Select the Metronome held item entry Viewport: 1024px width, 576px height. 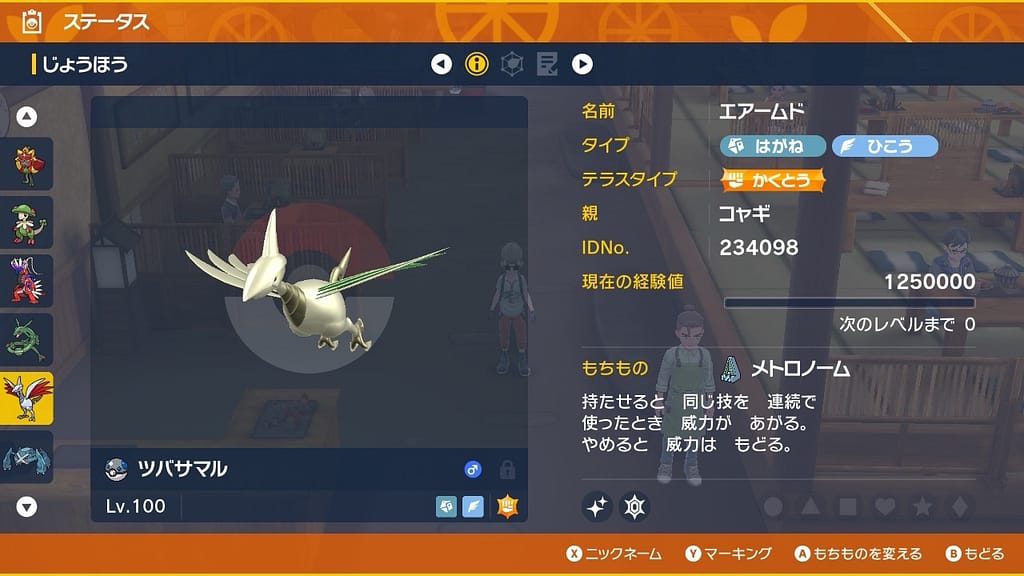click(x=785, y=369)
